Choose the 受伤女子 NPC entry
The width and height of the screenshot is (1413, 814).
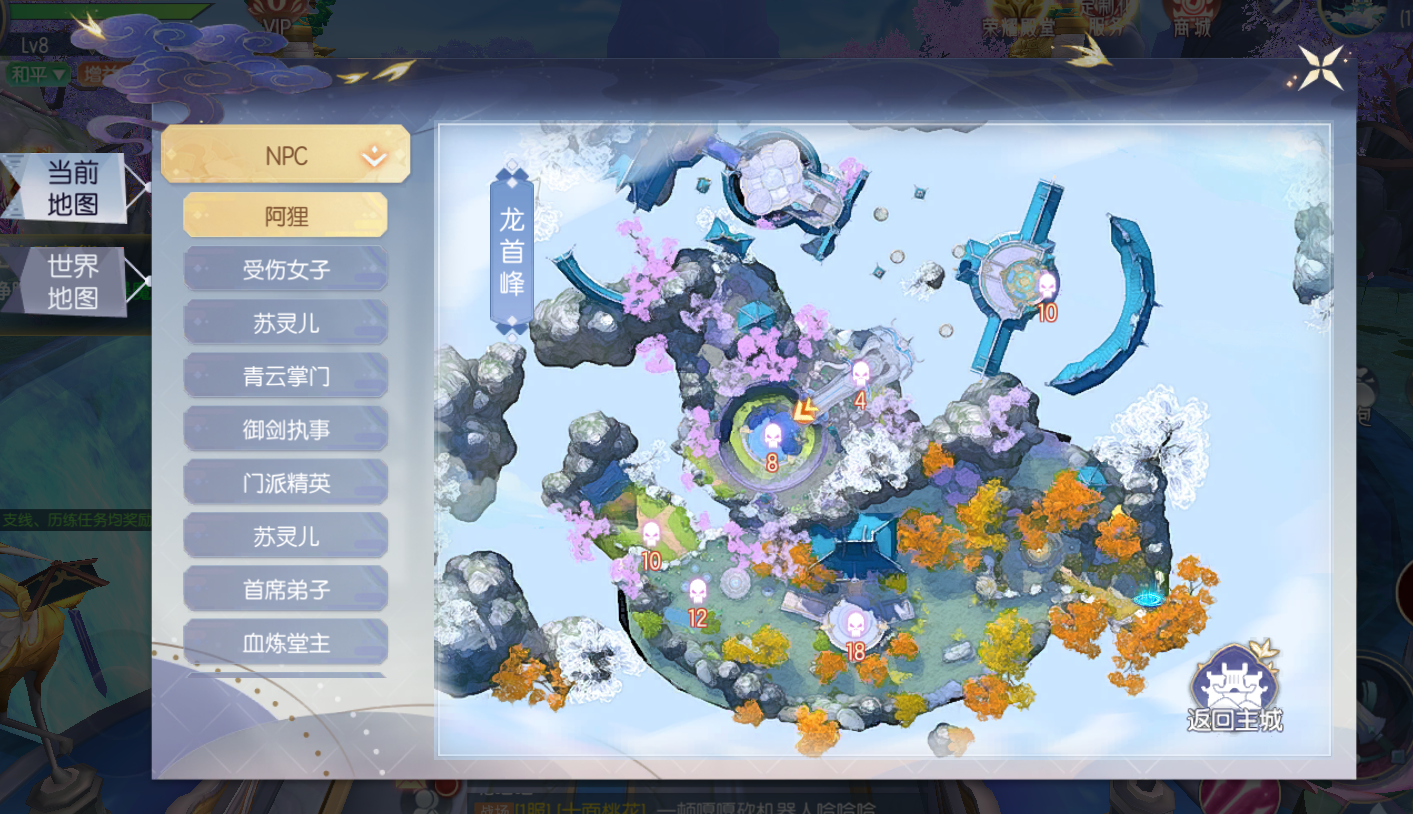pyautogui.click(x=285, y=269)
